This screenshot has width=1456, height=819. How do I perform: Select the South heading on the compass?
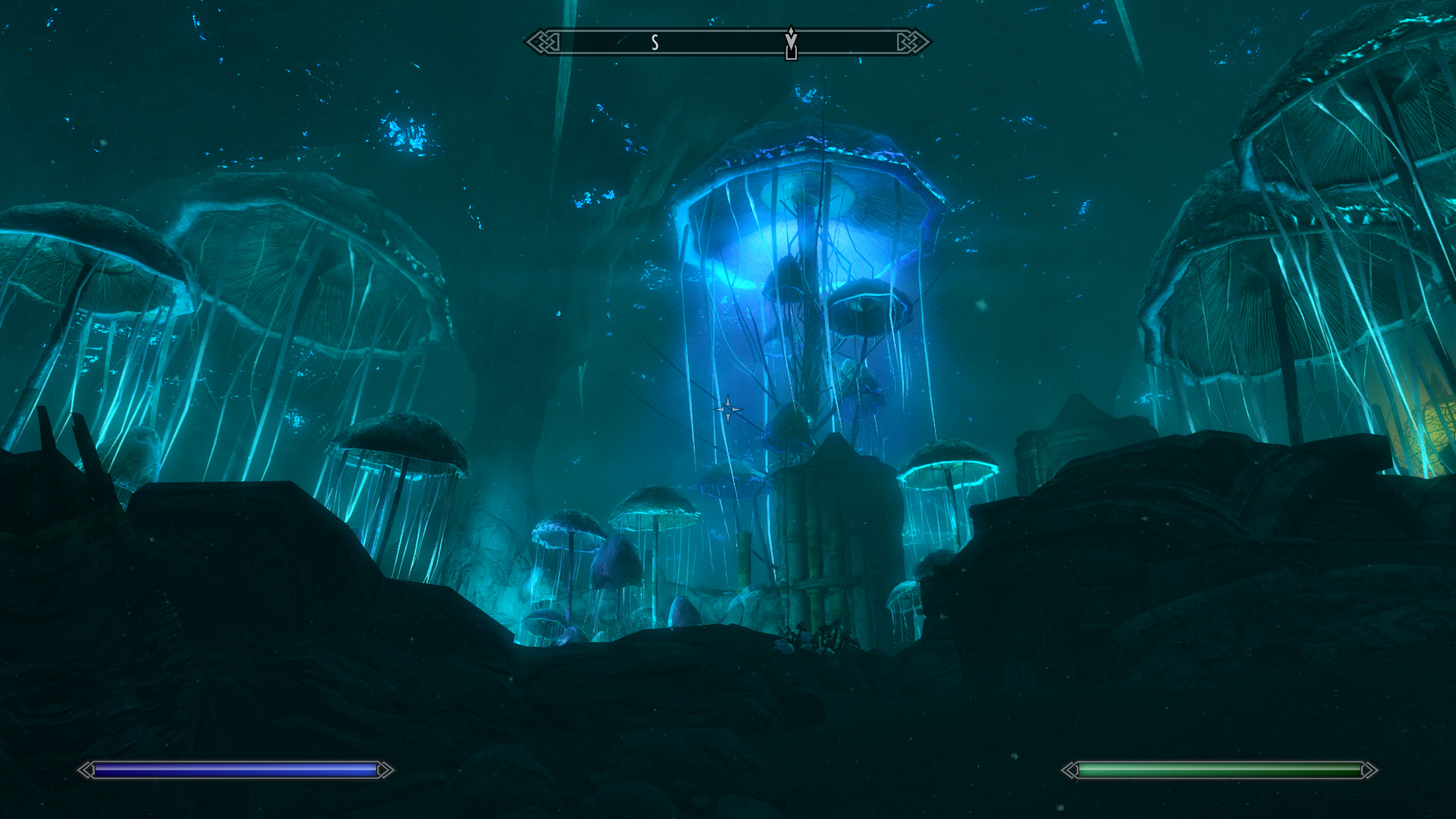click(x=655, y=43)
